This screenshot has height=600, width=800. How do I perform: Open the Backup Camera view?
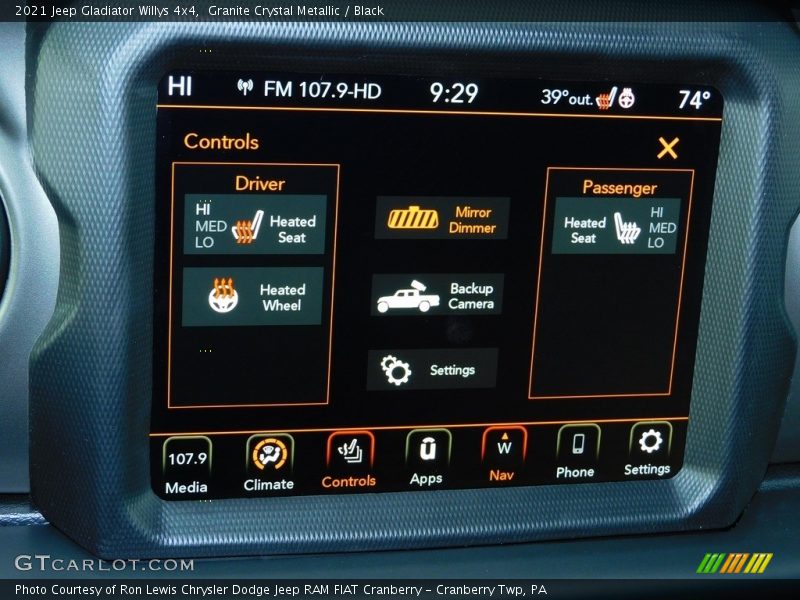pyautogui.click(x=436, y=295)
